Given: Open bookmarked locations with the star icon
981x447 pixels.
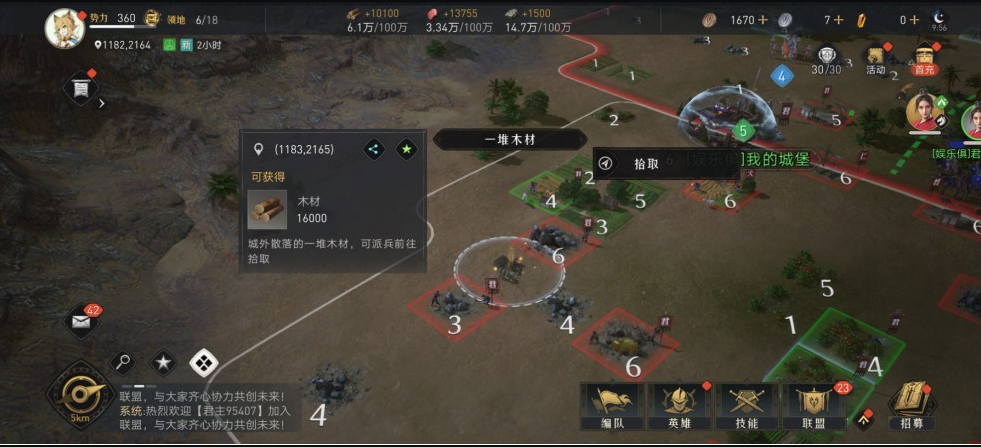Looking at the screenshot, I should (164, 362).
